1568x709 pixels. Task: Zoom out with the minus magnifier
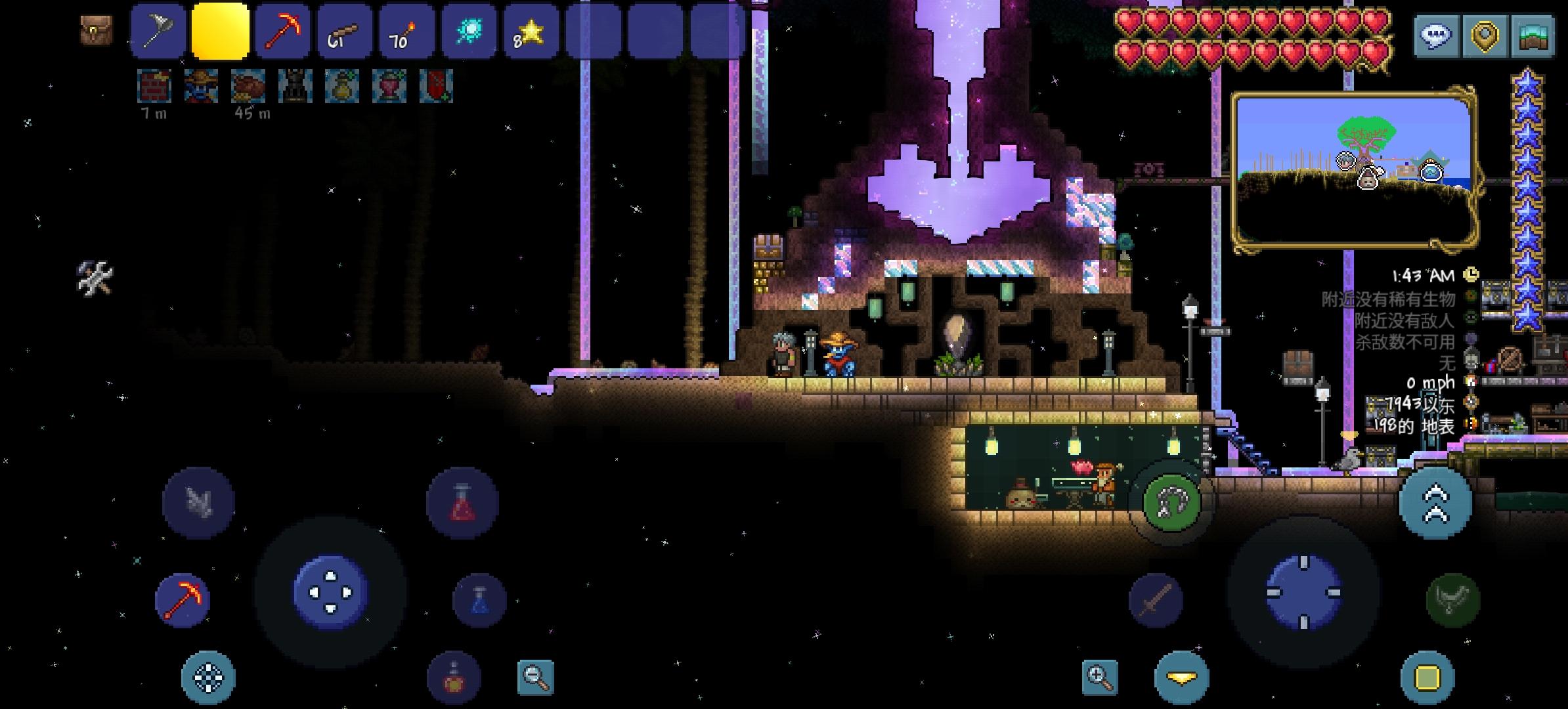pyautogui.click(x=536, y=677)
